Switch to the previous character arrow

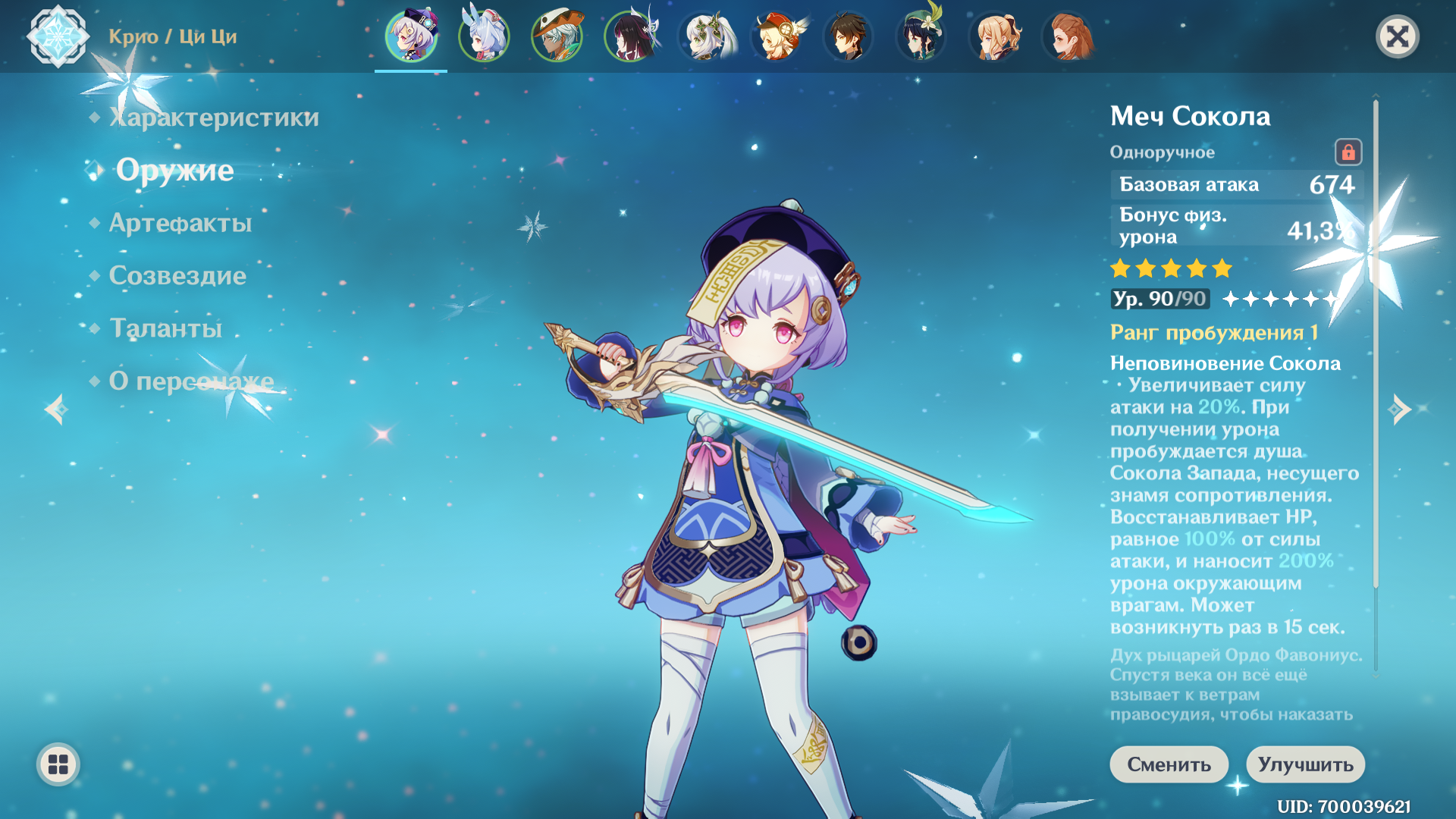tap(56, 409)
